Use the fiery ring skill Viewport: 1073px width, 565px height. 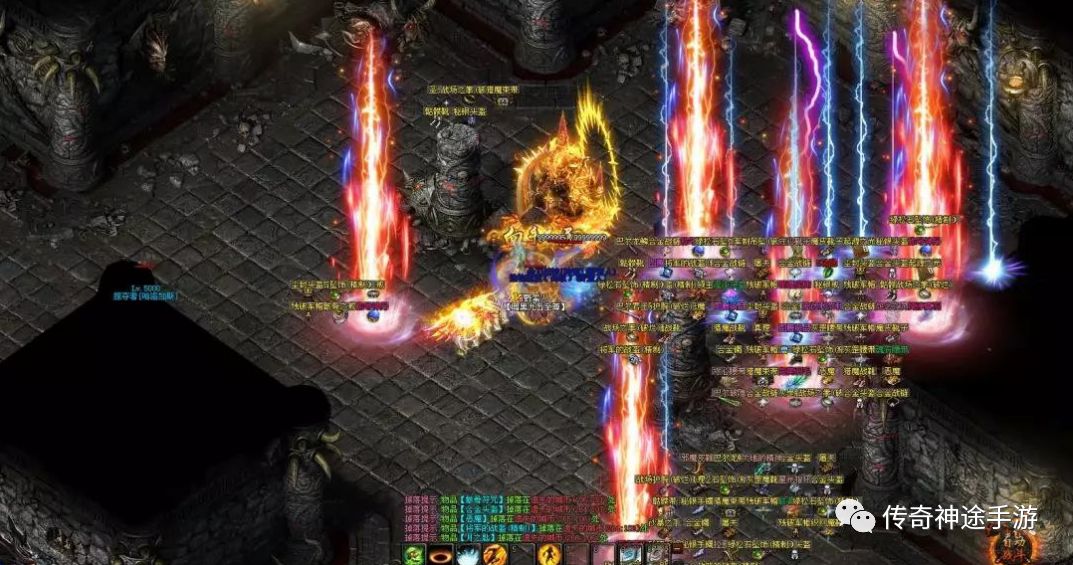(440, 555)
